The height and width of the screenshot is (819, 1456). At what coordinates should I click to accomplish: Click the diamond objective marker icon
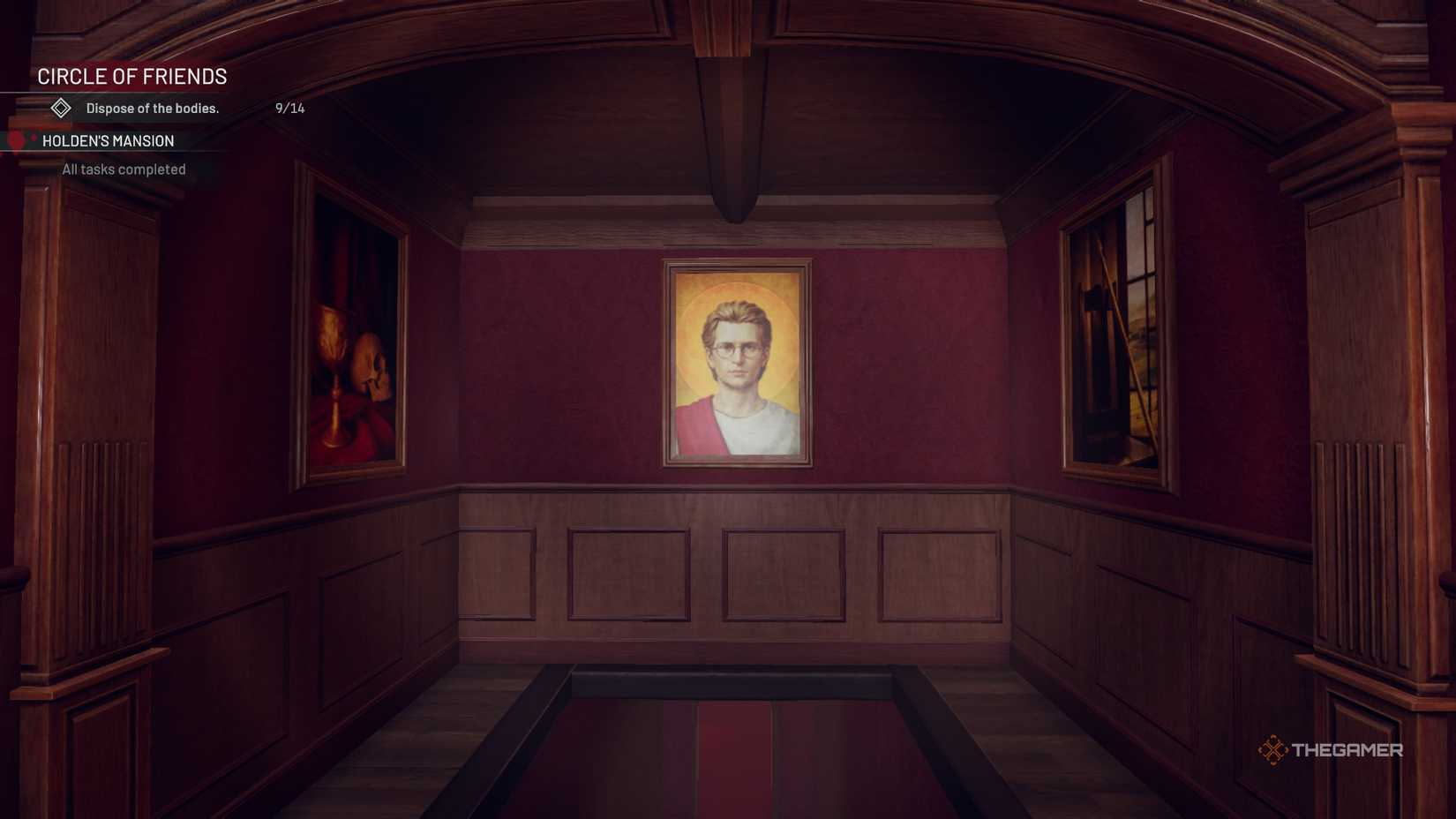coord(60,108)
